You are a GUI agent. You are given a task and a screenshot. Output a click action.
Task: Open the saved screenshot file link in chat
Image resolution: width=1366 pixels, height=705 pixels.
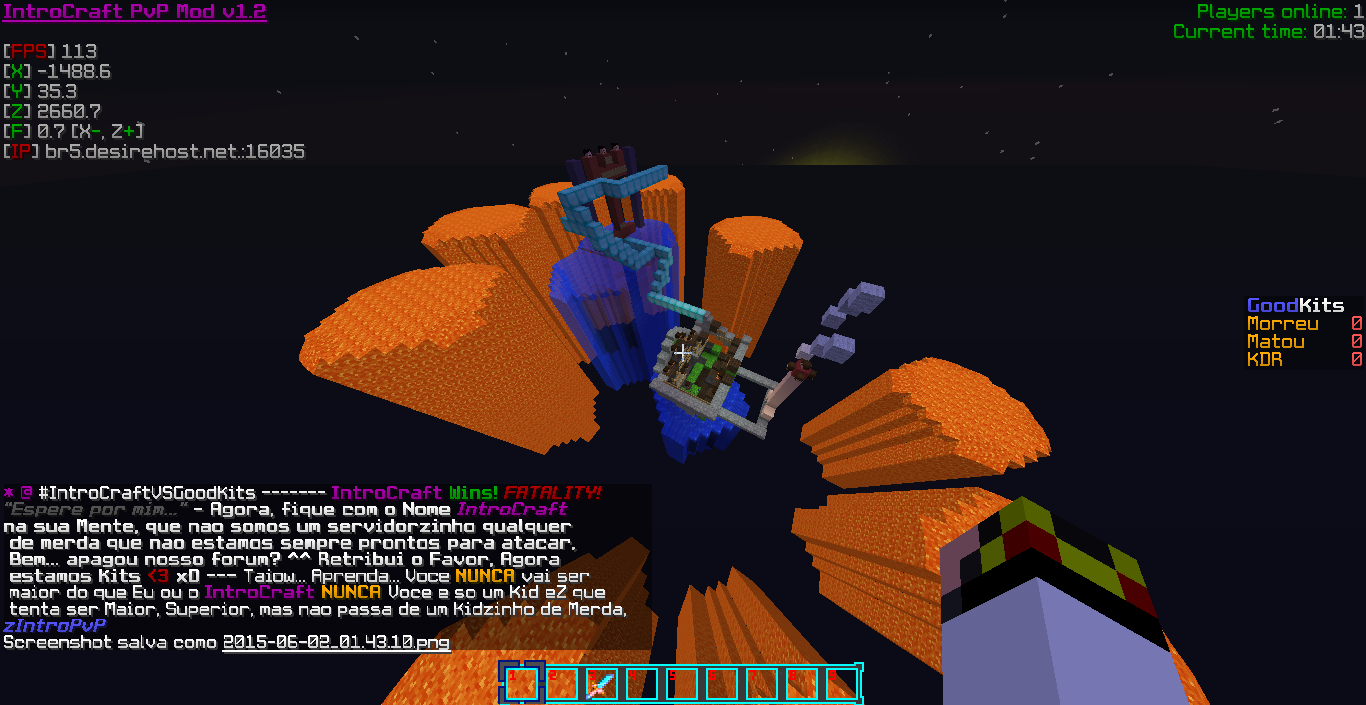[x=336, y=642]
